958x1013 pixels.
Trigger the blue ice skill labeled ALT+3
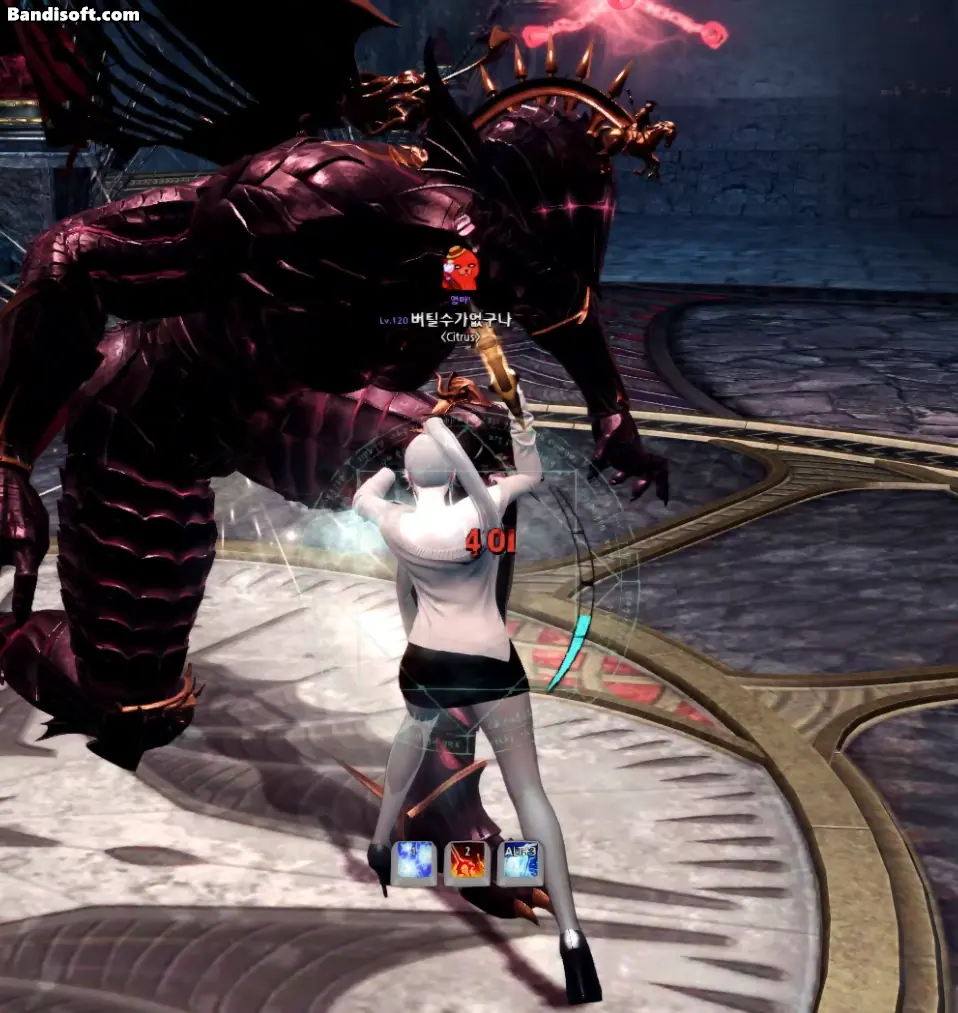520,863
